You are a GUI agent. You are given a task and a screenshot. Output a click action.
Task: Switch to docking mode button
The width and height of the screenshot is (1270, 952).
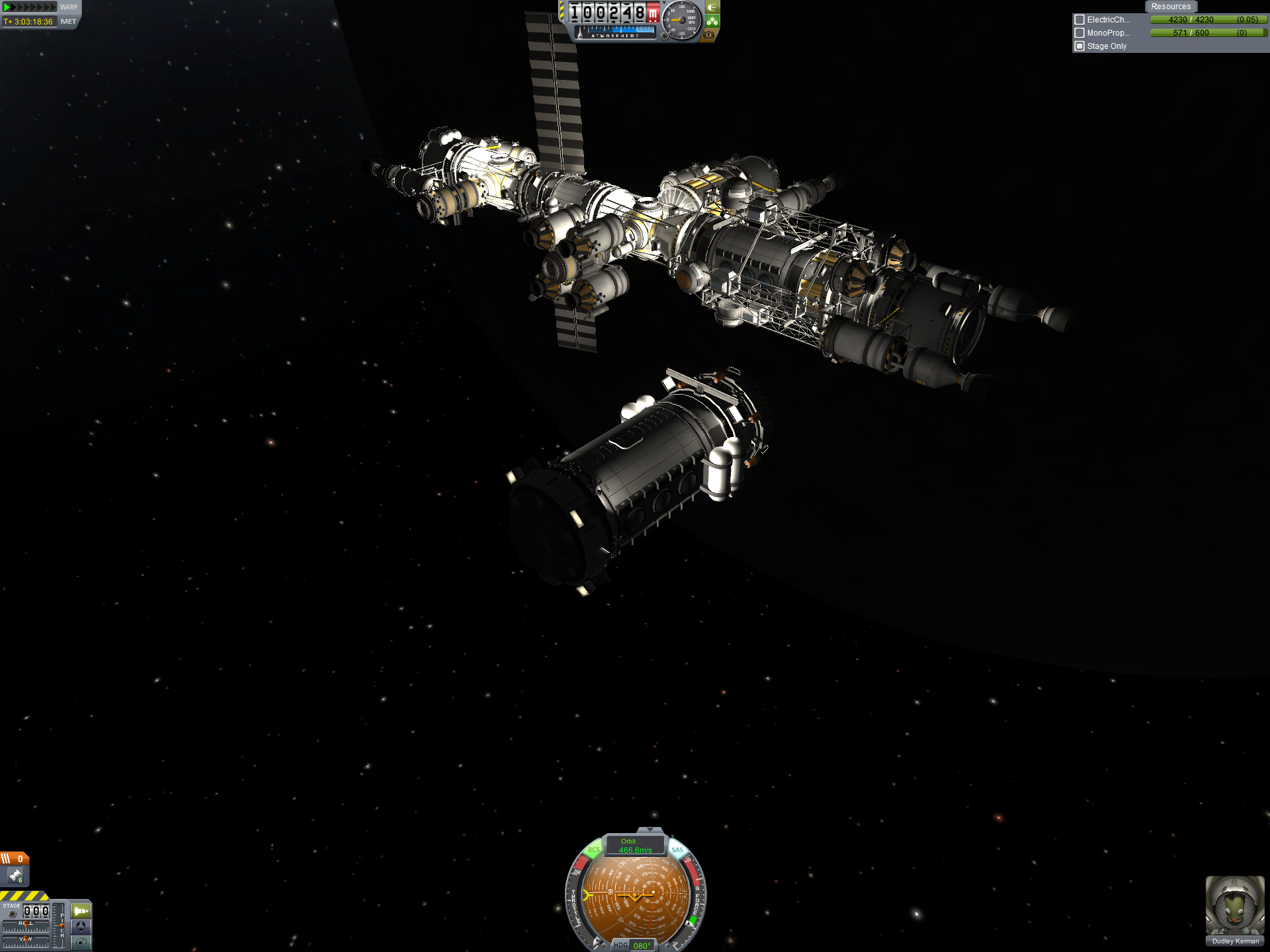(81, 926)
